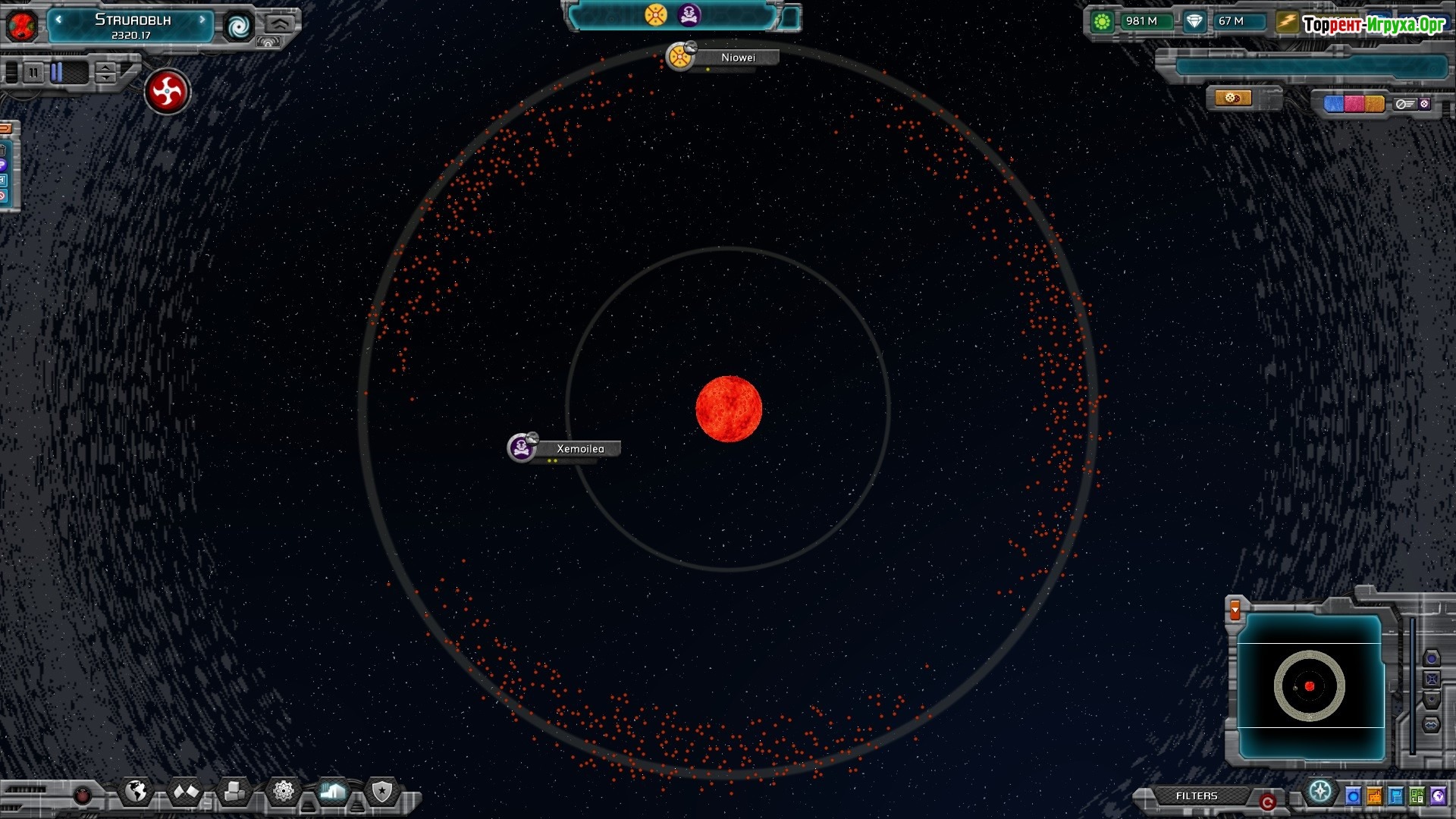Click the pause game button
The width and height of the screenshot is (1456, 819).
[33, 73]
